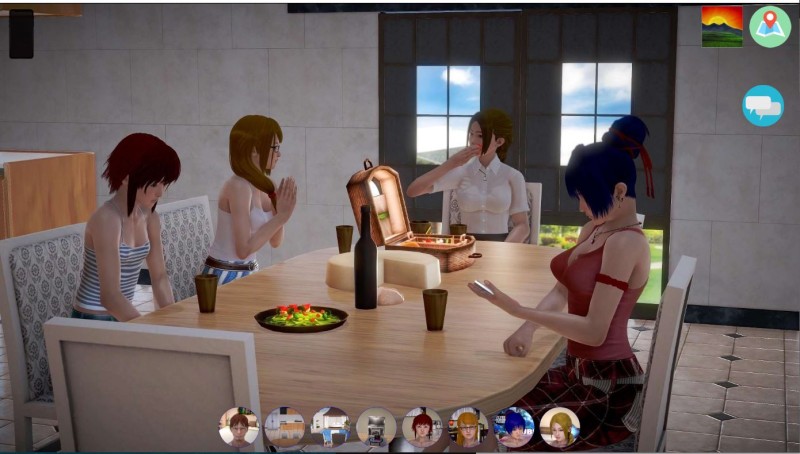This screenshot has height=454, width=800.
Task: Select the fireplace room thumbnail
Action: tap(377, 427)
